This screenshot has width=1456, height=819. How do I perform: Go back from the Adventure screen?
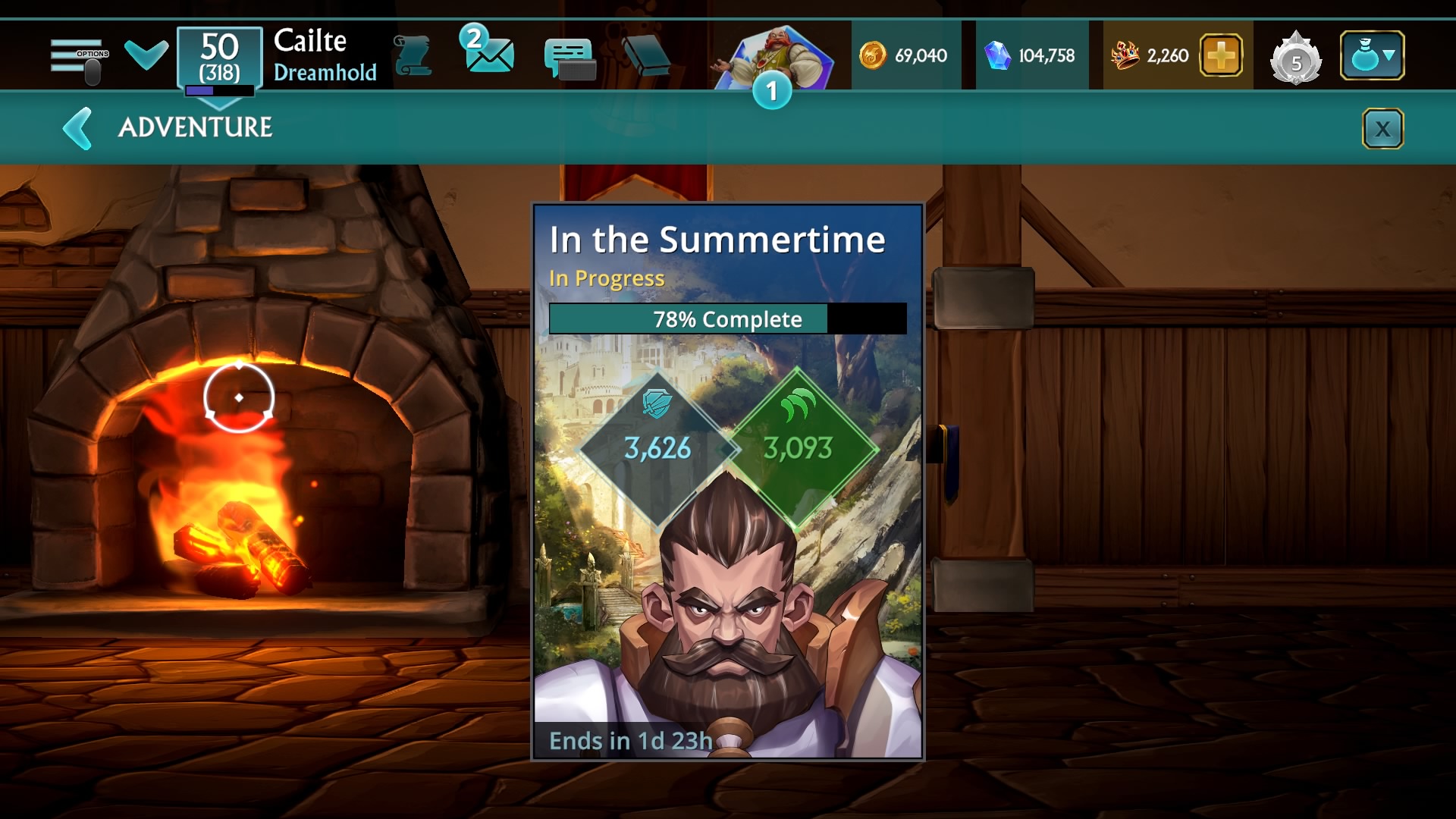point(78,128)
